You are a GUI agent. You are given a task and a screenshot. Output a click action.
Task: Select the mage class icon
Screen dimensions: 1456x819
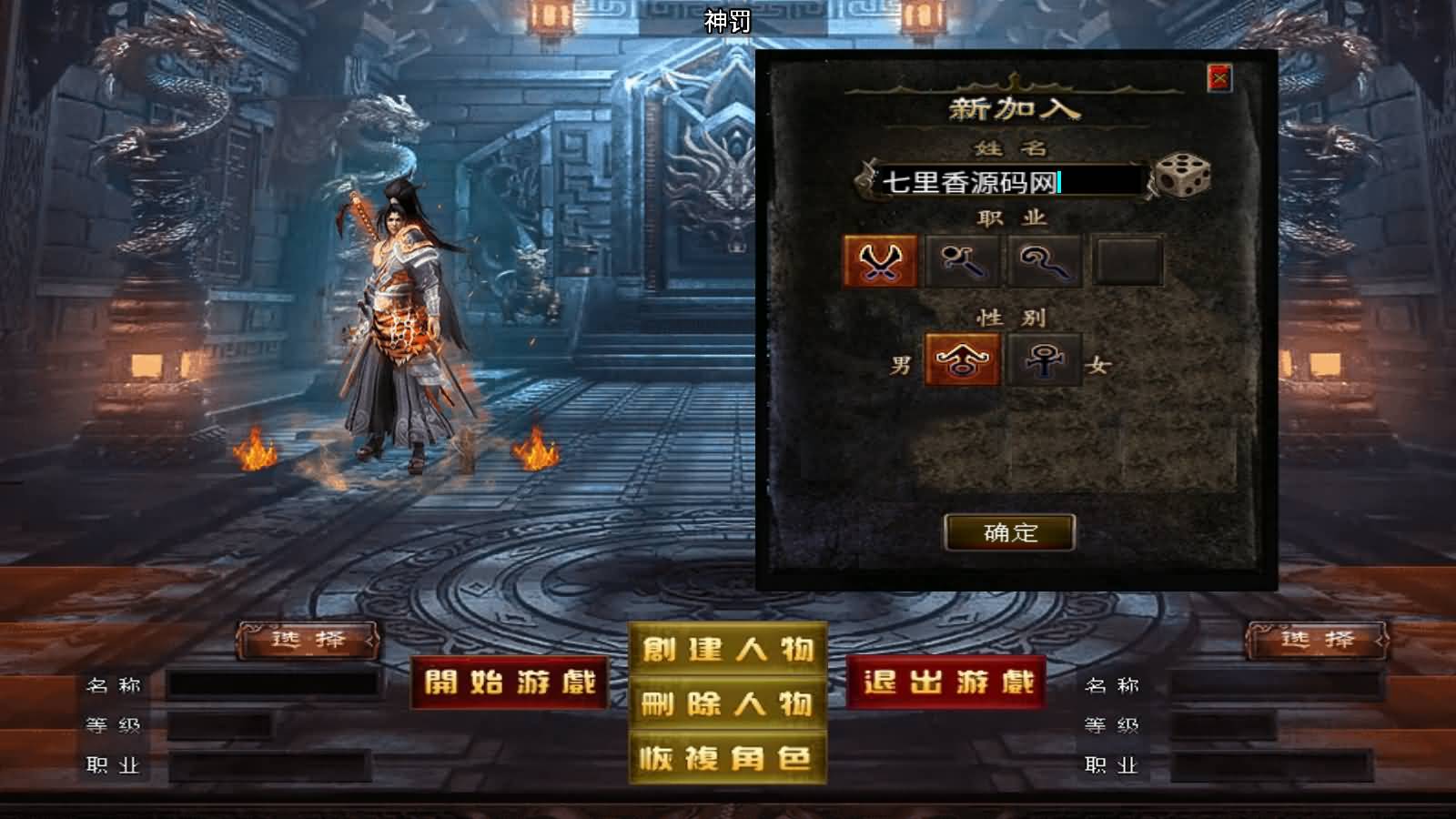click(x=965, y=260)
